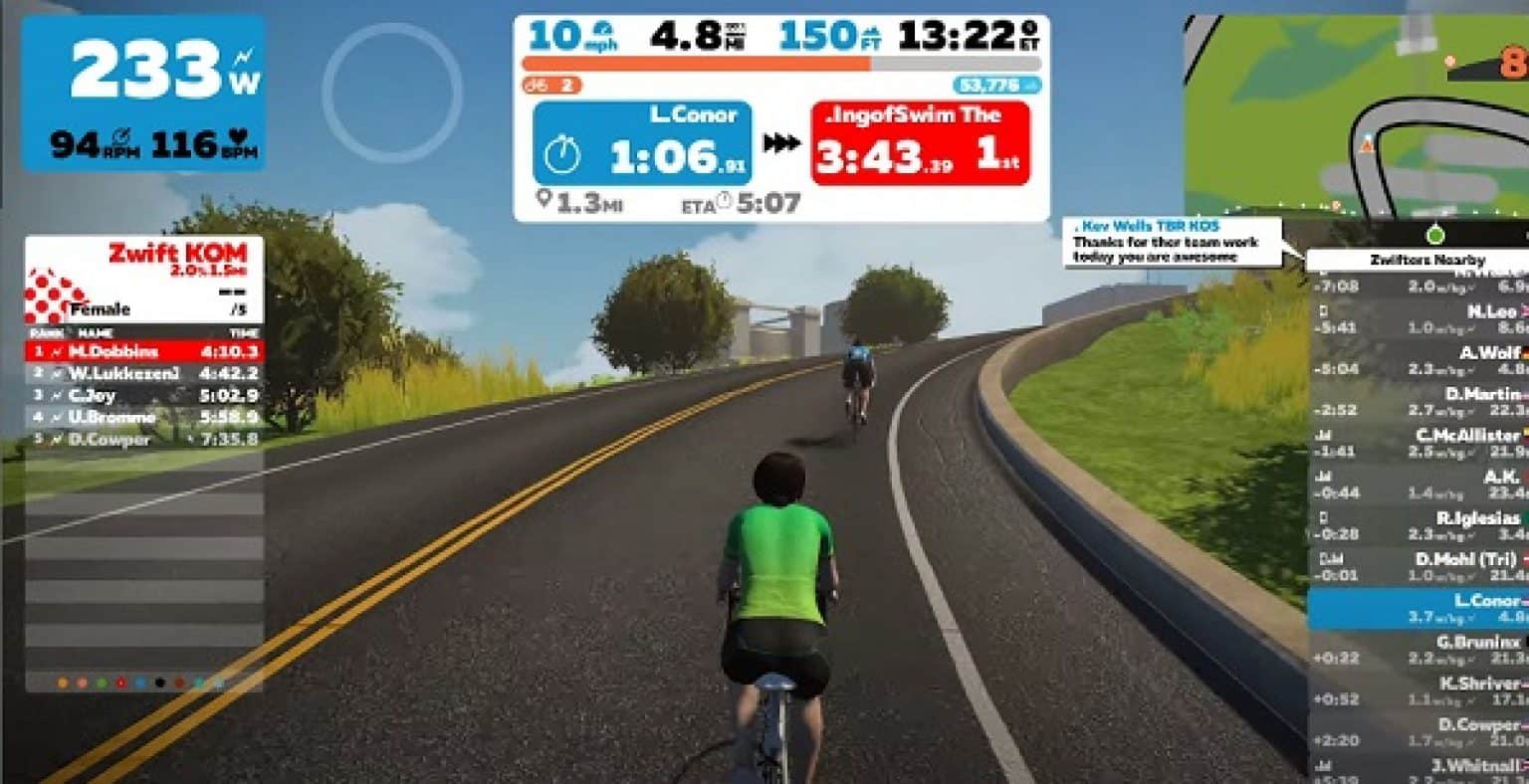Click the cadence RPM icon
Screen dimensions: 1529x784
[122, 137]
